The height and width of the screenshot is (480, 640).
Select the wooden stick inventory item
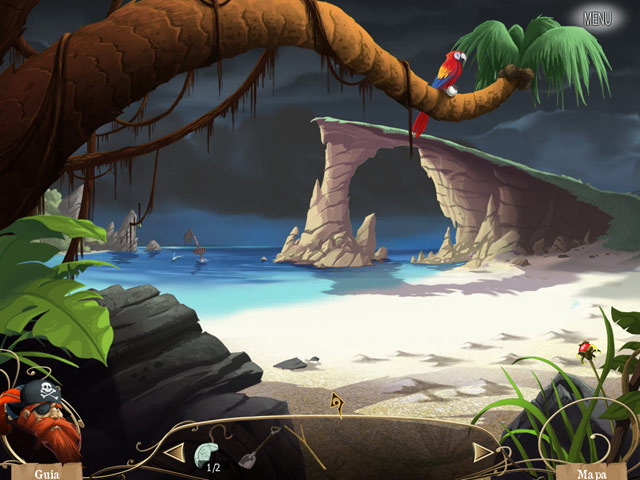point(307,446)
